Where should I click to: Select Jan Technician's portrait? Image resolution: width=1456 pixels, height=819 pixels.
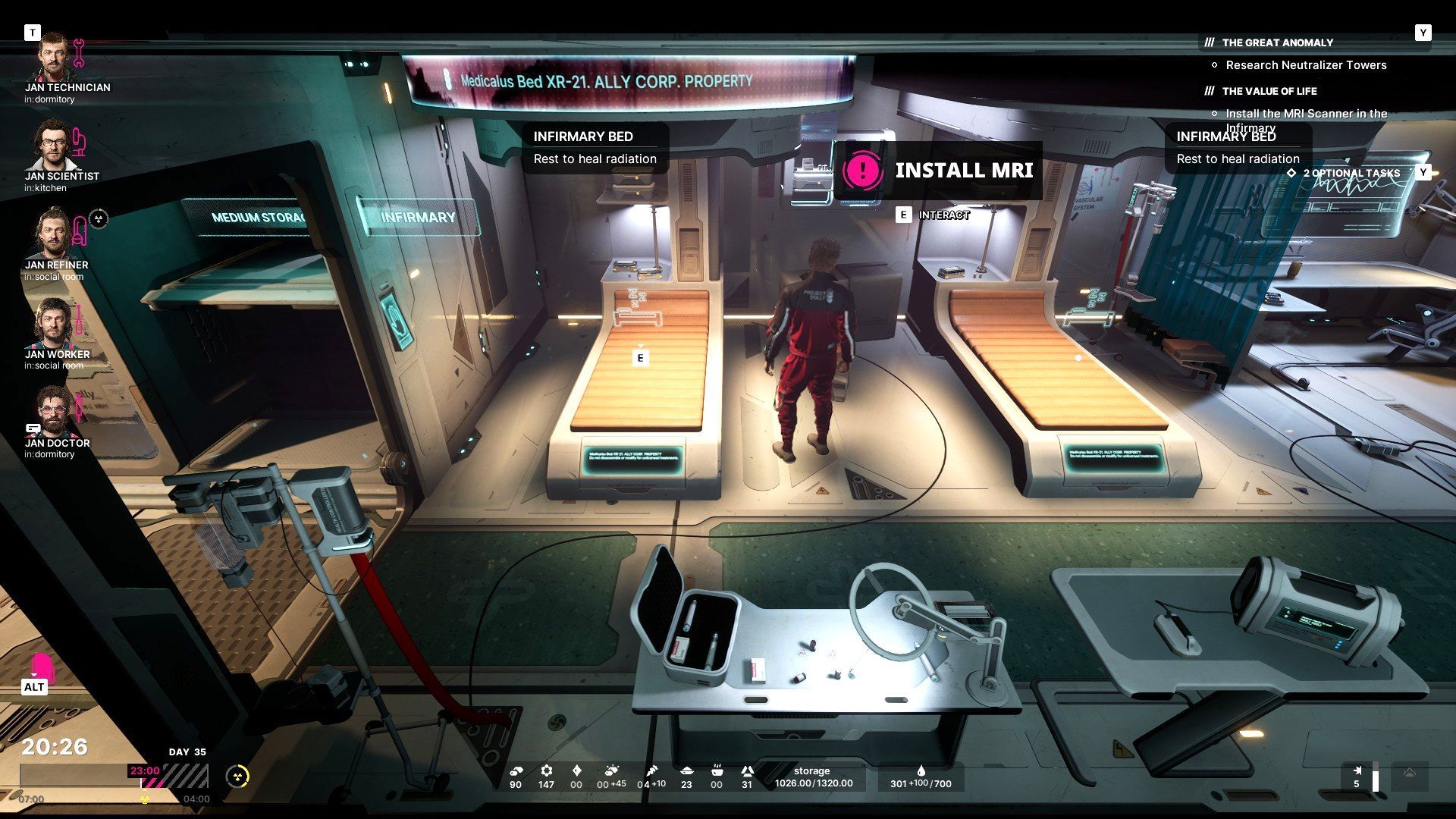(x=55, y=58)
